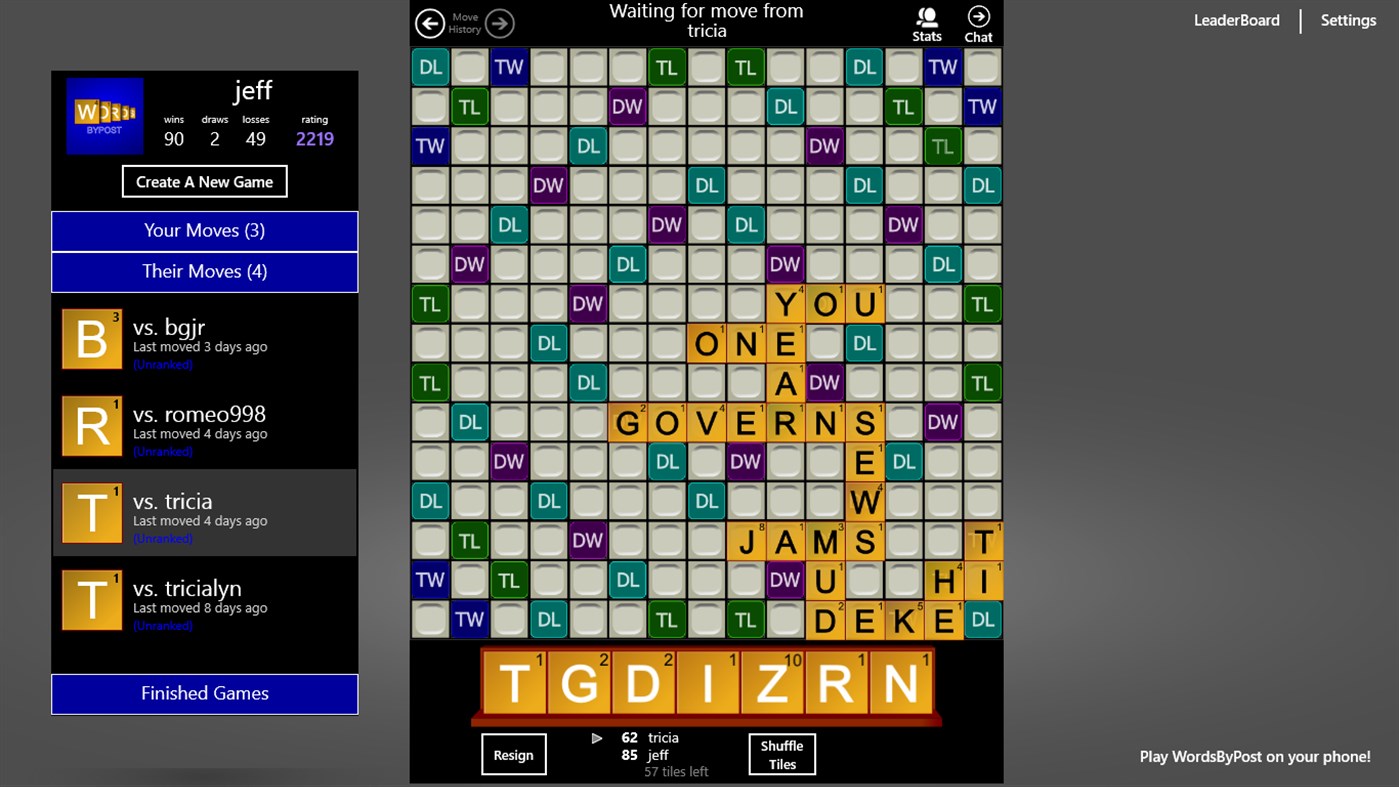
Task: Click the Move History back arrow
Action: click(x=429, y=22)
